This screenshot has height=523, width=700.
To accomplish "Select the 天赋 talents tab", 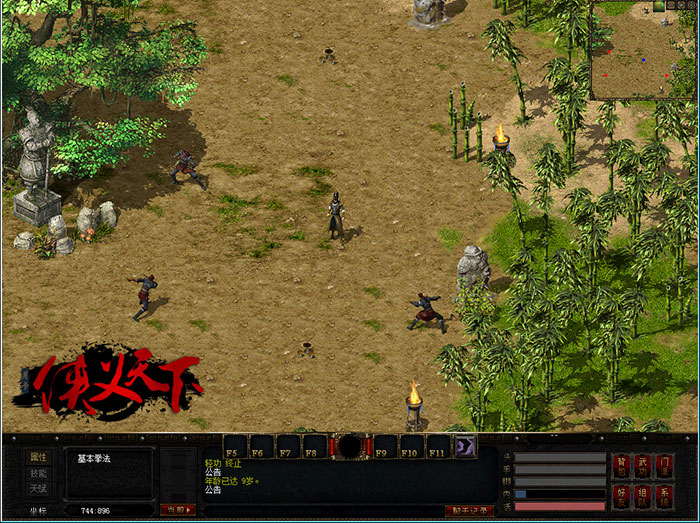I will tap(37, 489).
